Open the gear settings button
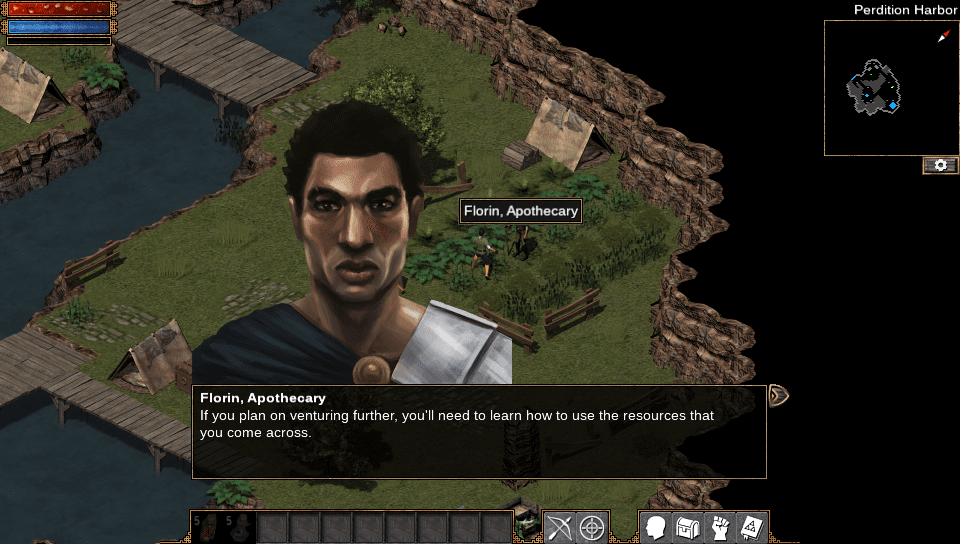 (940, 166)
